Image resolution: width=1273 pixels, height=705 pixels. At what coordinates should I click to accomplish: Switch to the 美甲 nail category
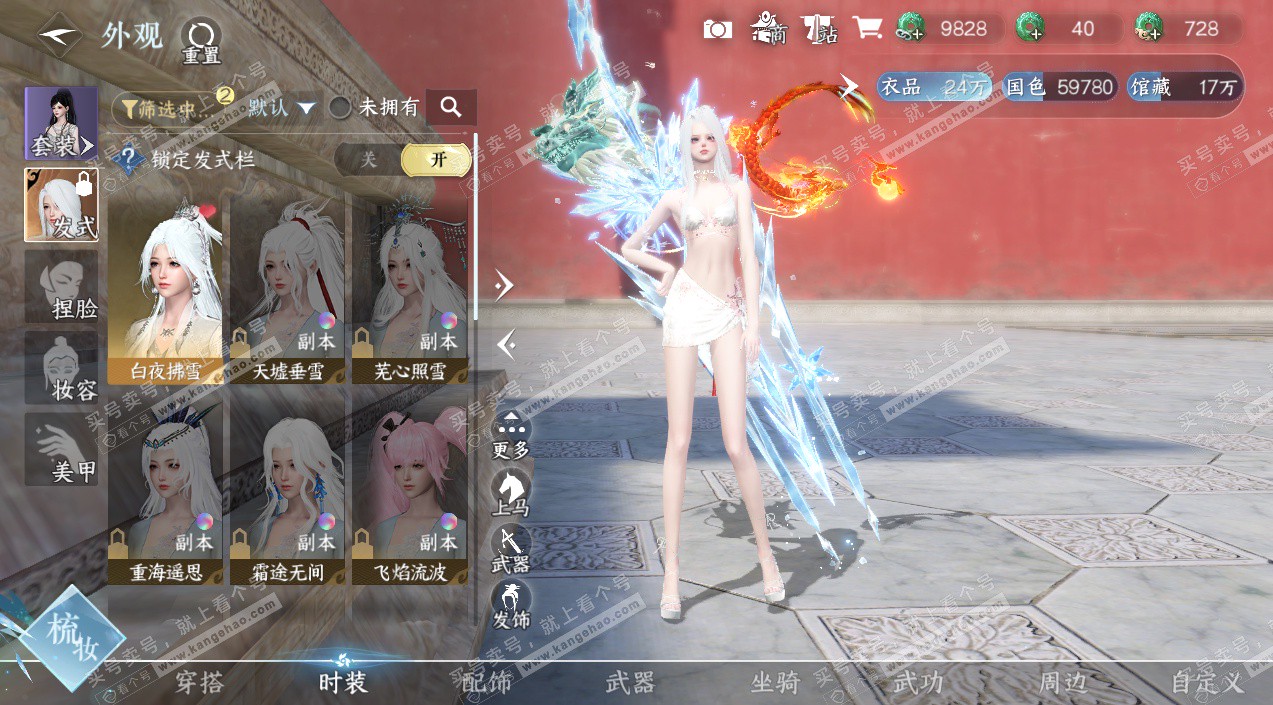(62, 450)
